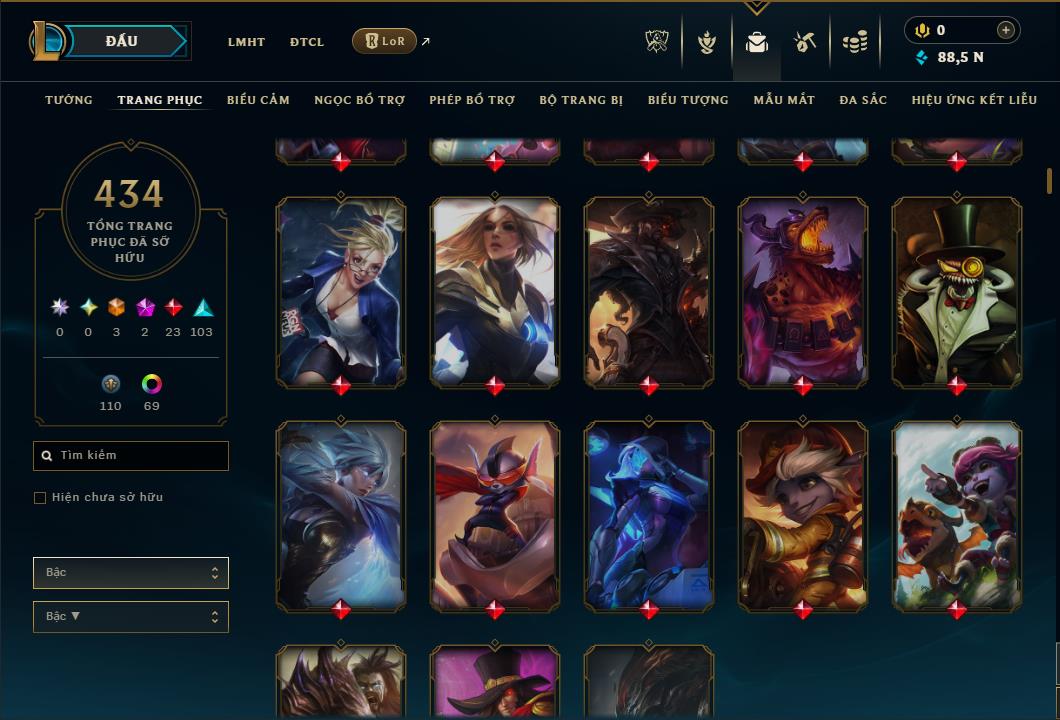Click the ĐẤU play button
The image size is (1060, 720).
coord(121,41)
